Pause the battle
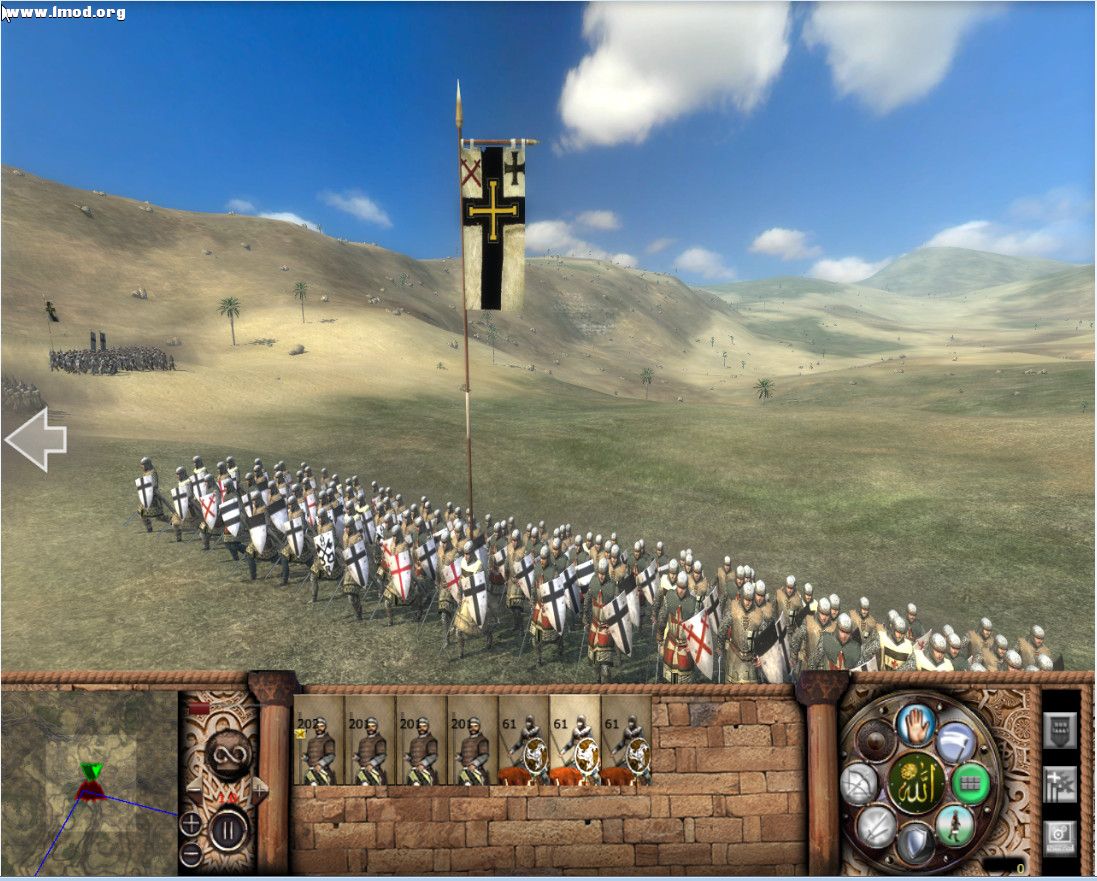This screenshot has height=881, width=1097. tap(228, 828)
